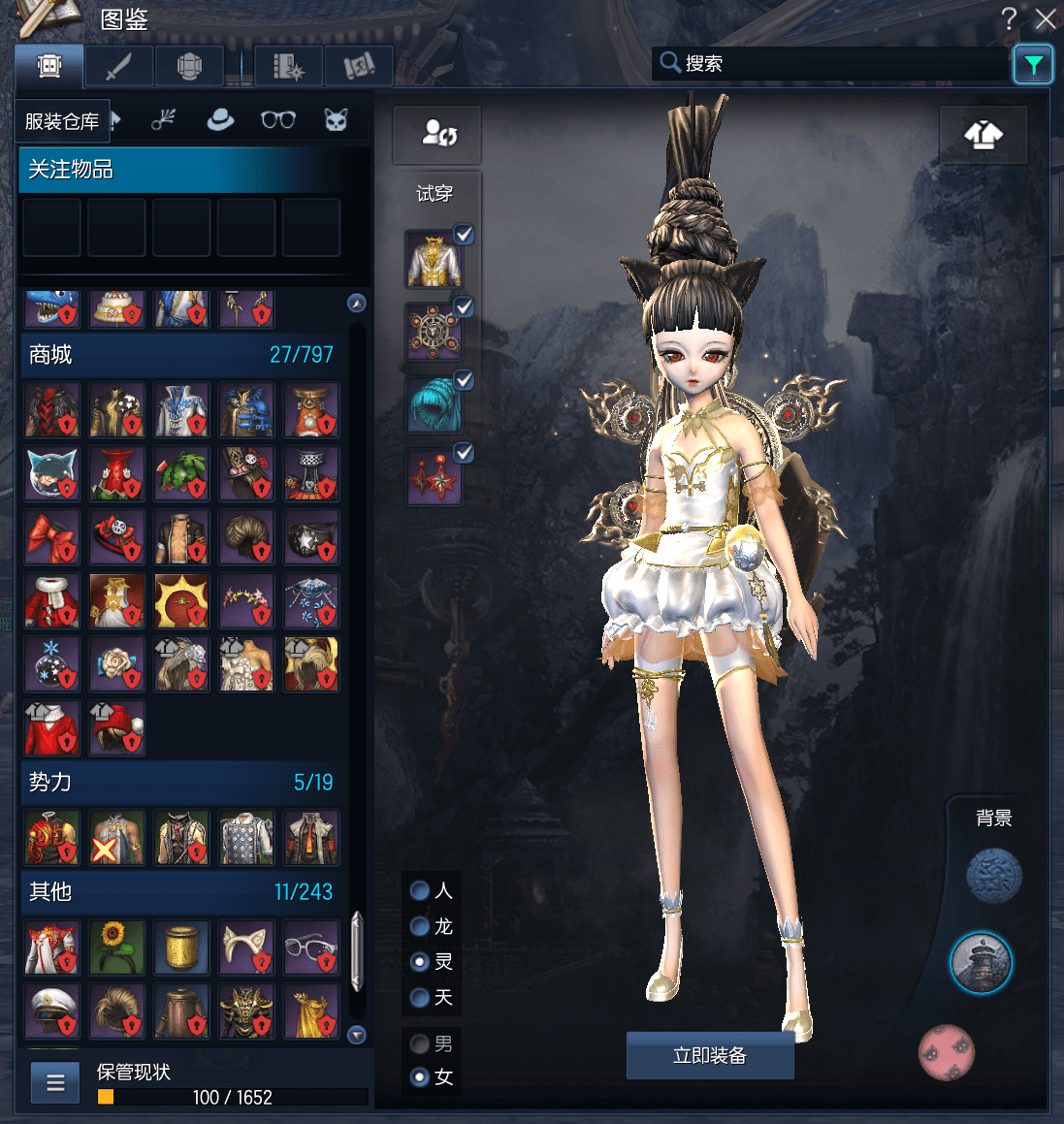Select the hat category filter

pos(220,119)
